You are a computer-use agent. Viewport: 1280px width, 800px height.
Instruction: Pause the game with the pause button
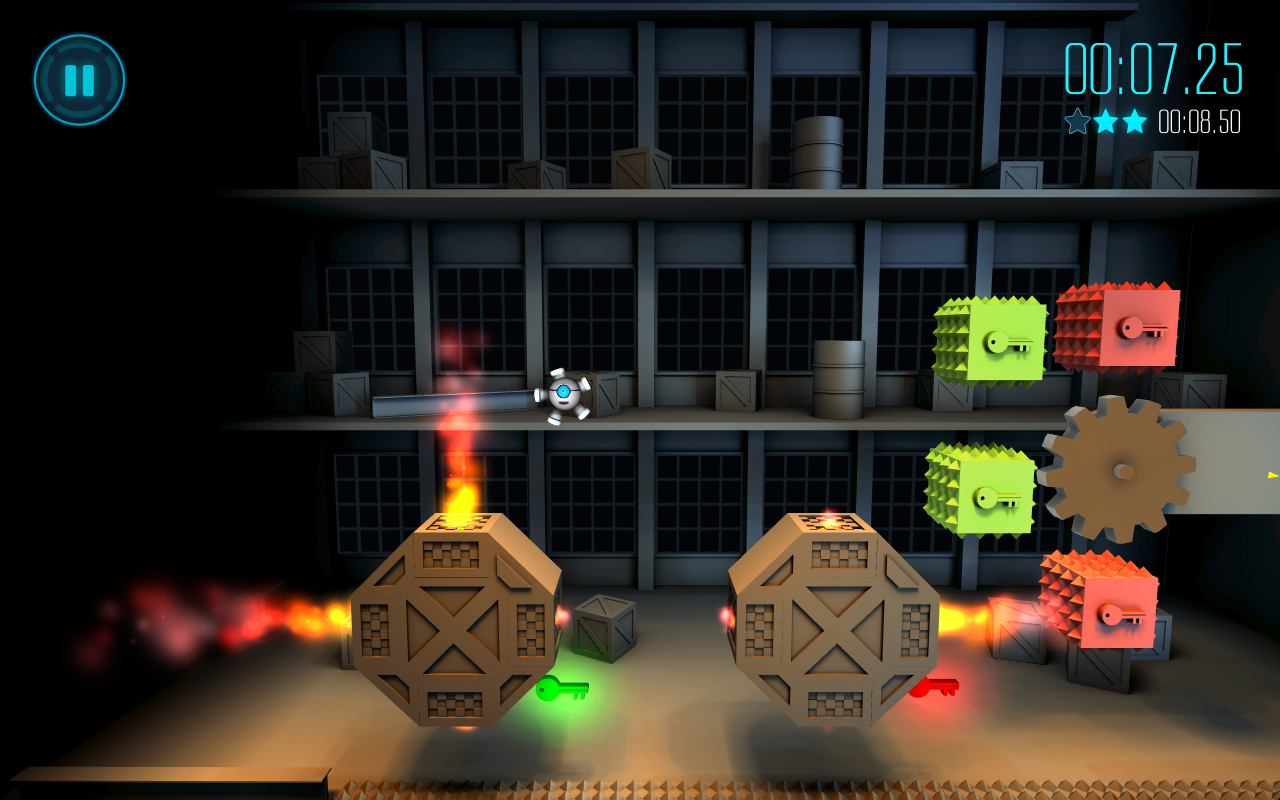[x=79, y=80]
